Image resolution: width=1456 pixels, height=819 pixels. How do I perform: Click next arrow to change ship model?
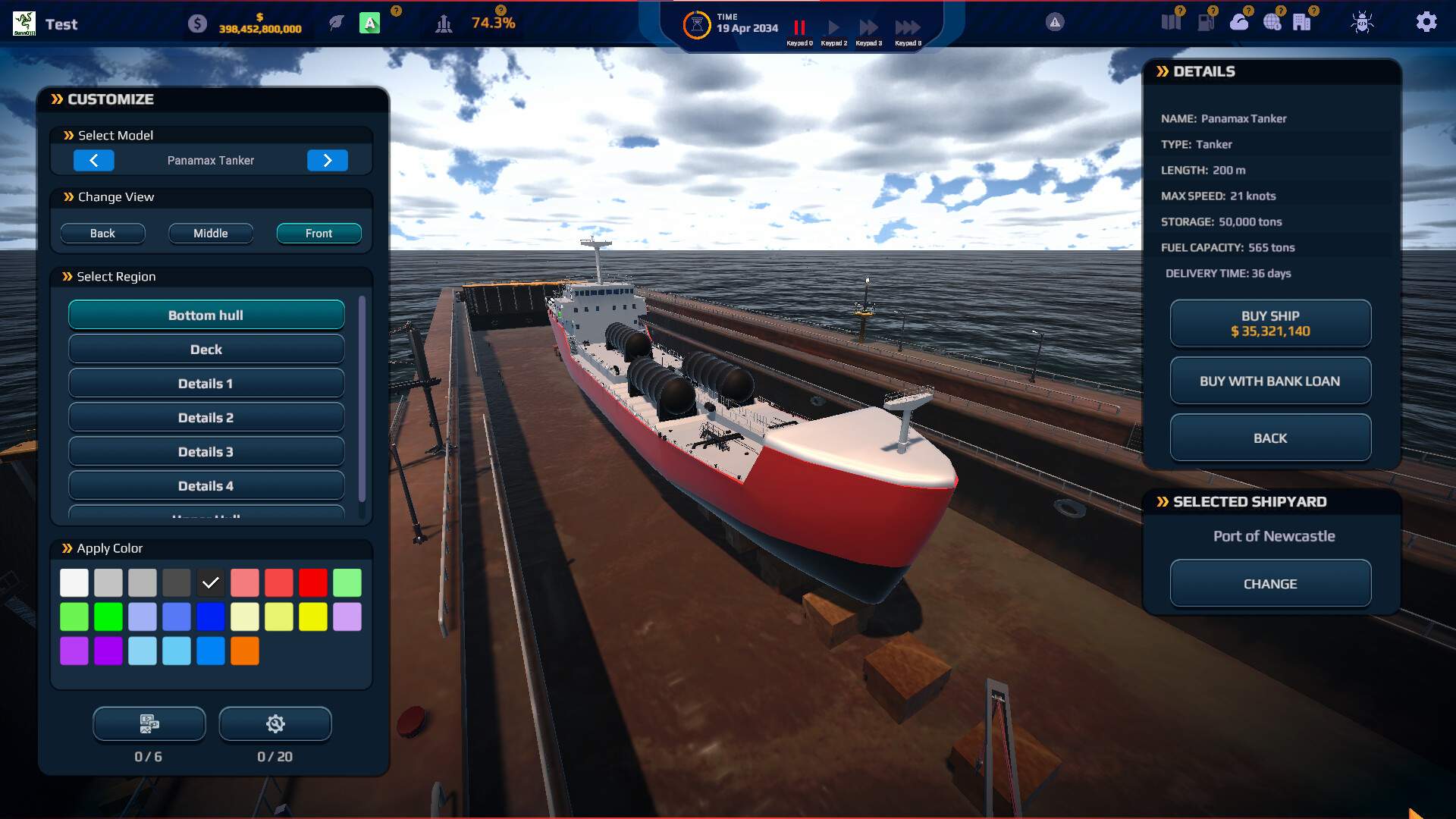click(x=328, y=160)
